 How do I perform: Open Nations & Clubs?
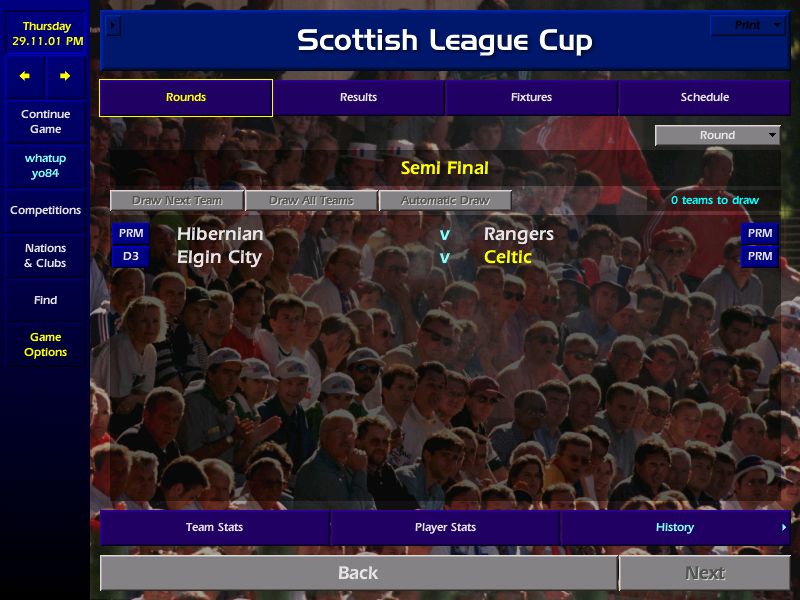click(45, 255)
